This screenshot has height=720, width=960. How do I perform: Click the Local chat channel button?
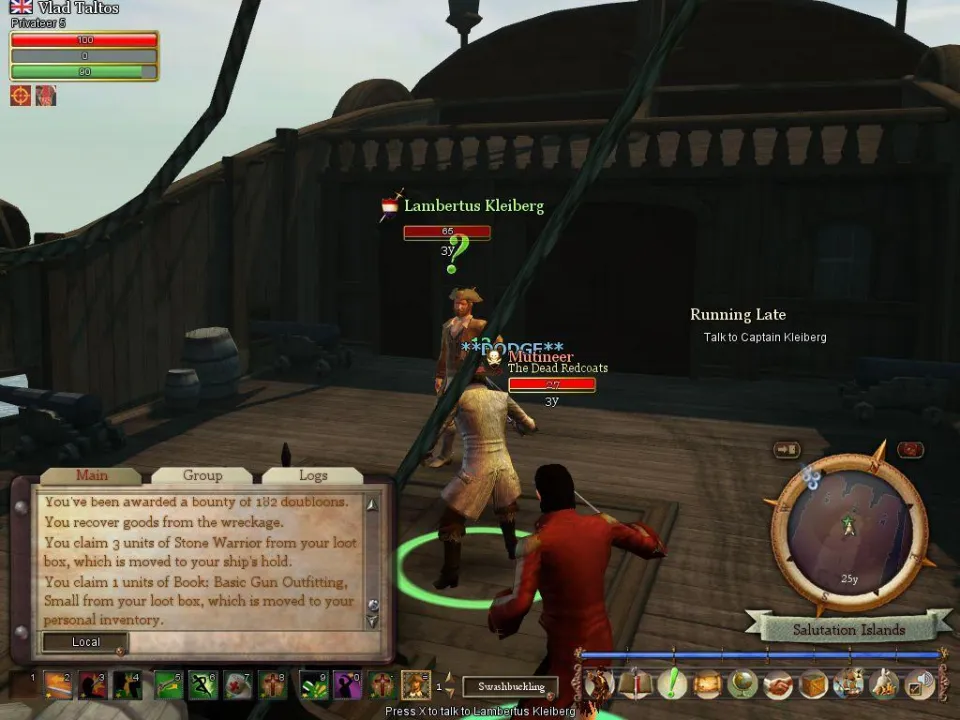[86, 642]
